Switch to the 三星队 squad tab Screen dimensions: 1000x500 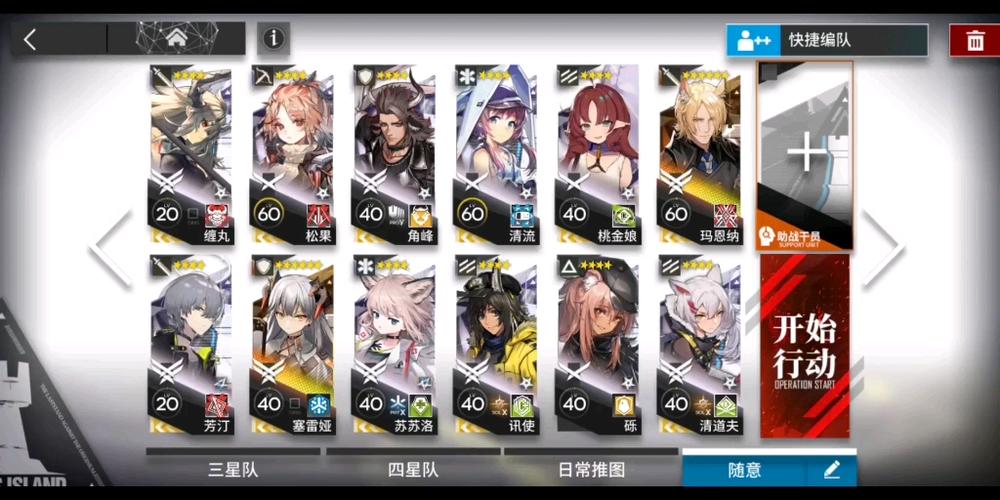click(x=232, y=469)
